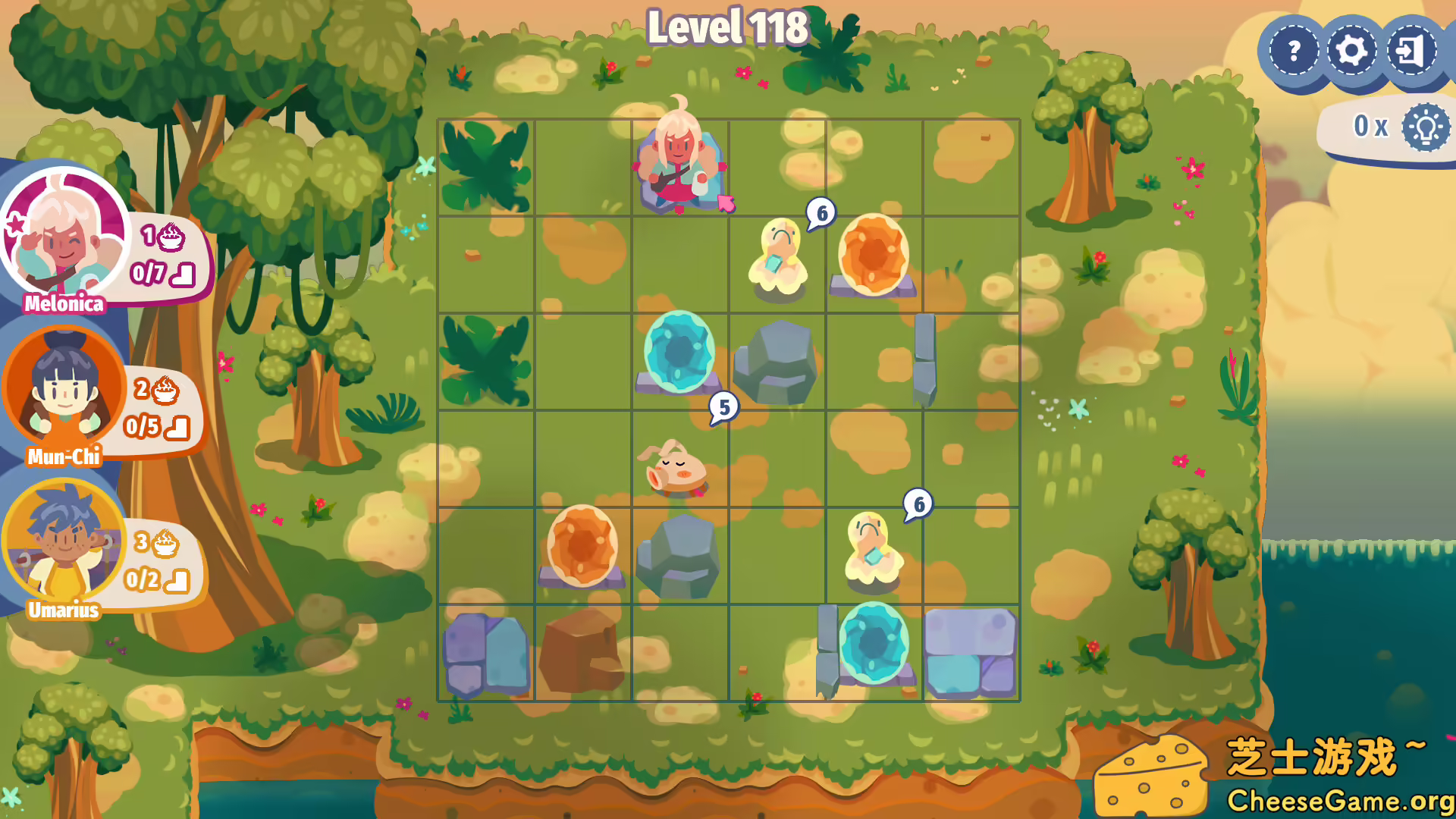Click the Level 118 title

tap(728, 27)
